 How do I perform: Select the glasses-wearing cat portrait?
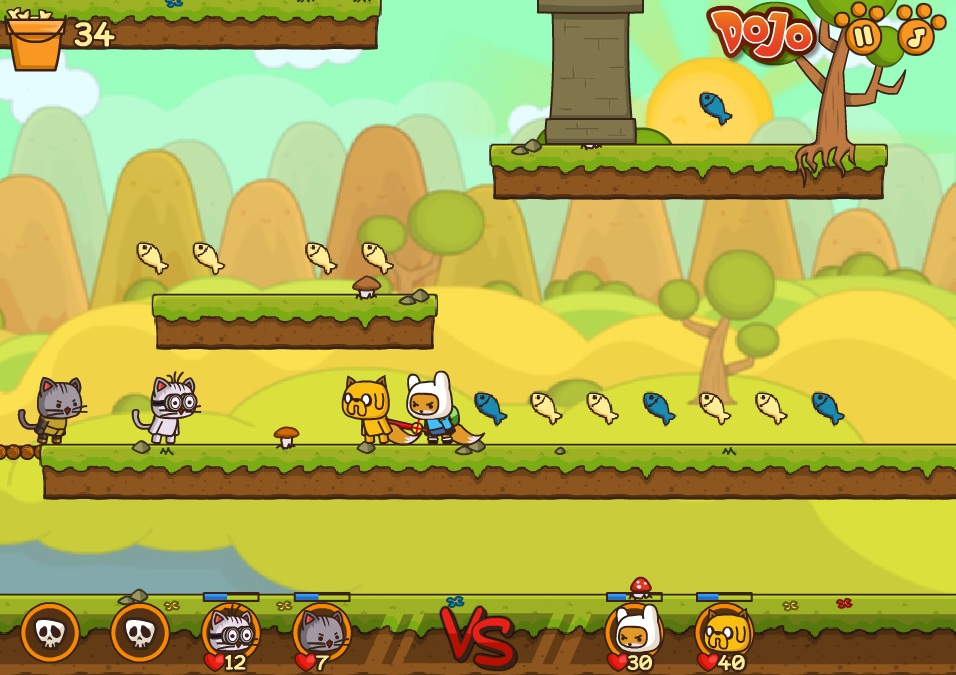point(231,631)
